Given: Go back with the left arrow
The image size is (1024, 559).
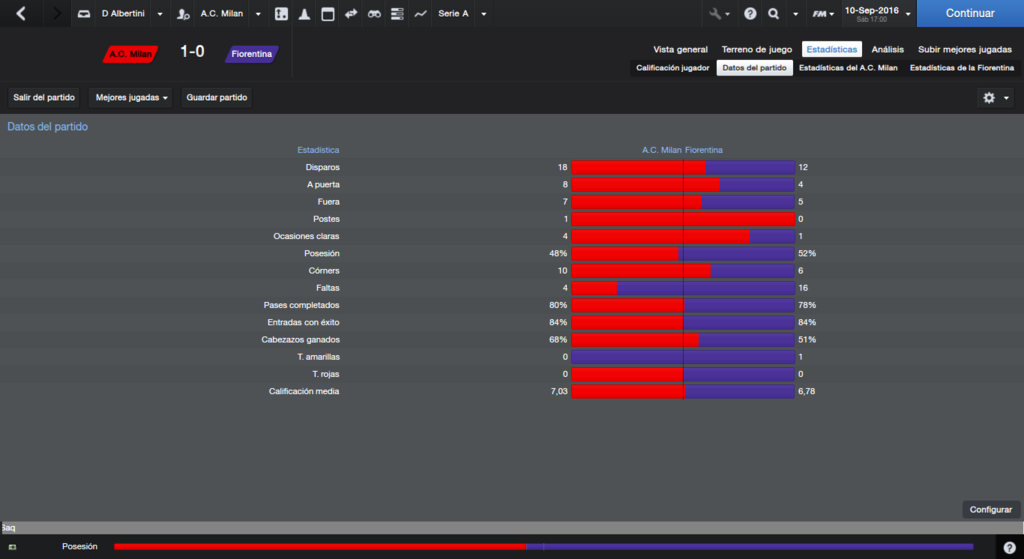Looking at the screenshot, I should pyautogui.click(x=21, y=14).
